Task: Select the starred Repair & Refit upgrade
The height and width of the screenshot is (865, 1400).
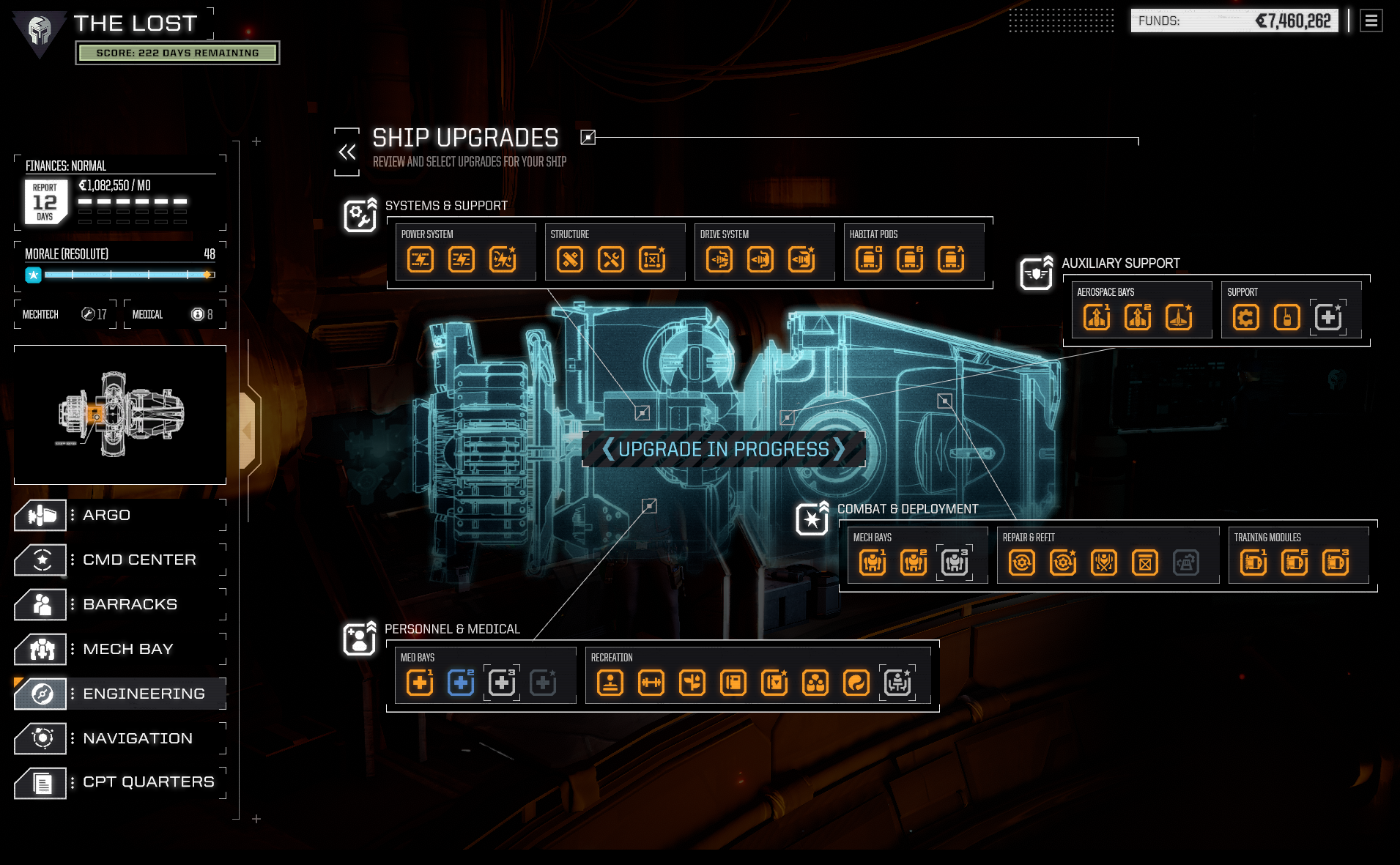Action: tap(1063, 563)
